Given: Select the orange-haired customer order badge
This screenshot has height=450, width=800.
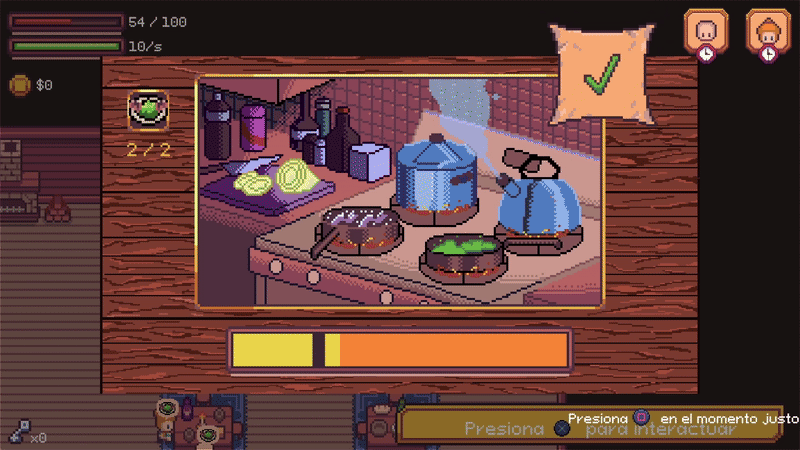Looking at the screenshot, I should pos(764,31).
